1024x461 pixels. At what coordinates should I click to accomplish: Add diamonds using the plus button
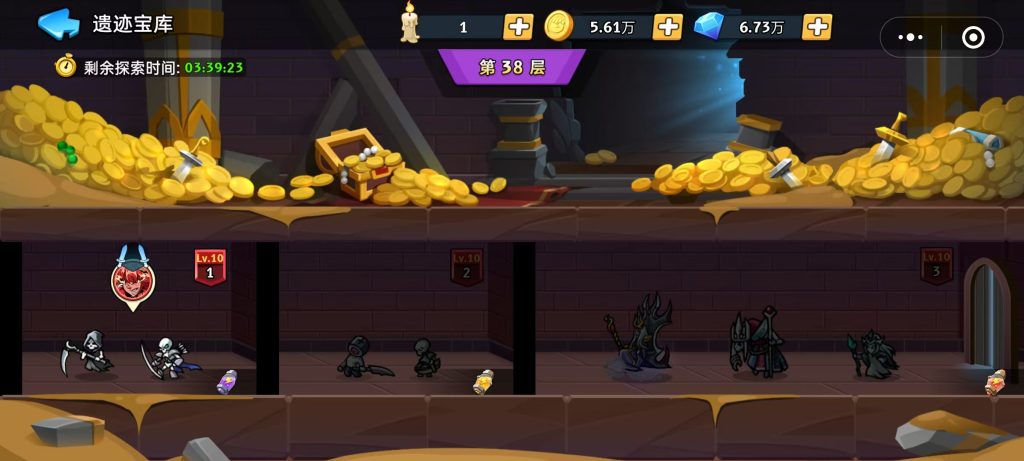pos(817,27)
